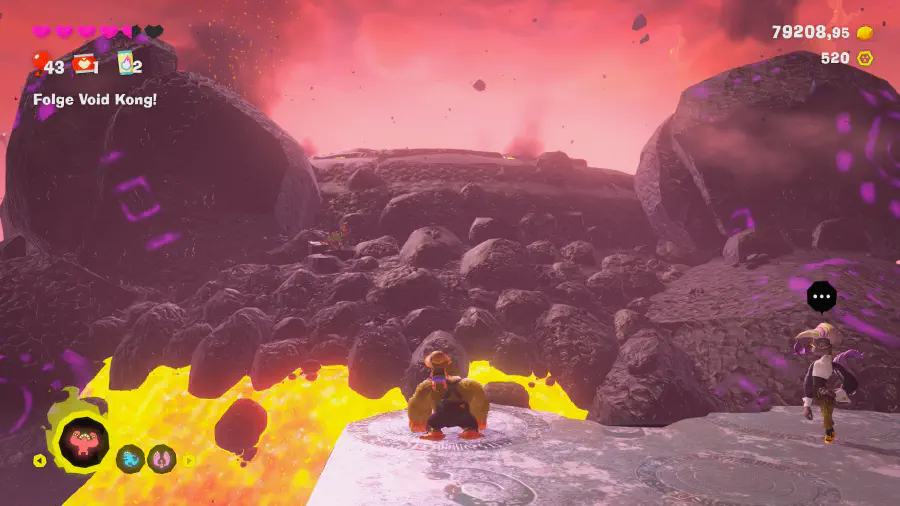This screenshot has height=506, width=900.
Task: Open the speech bubble above the character
Action: click(821, 296)
